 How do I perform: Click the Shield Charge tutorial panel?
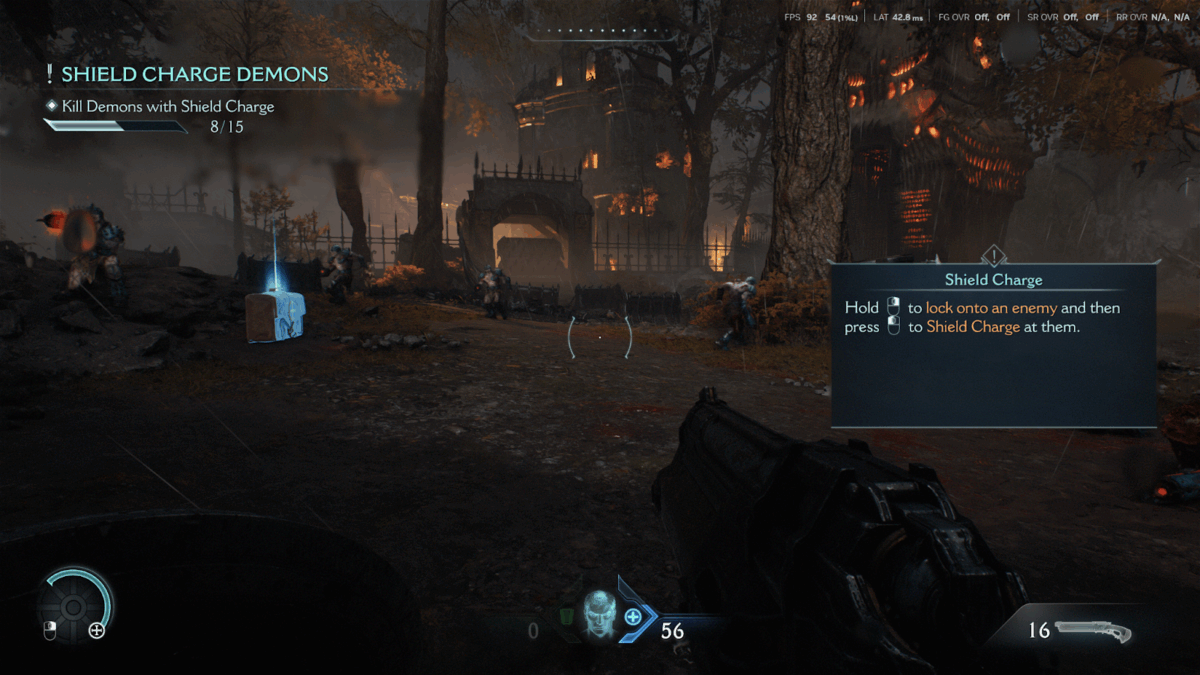[x=992, y=343]
